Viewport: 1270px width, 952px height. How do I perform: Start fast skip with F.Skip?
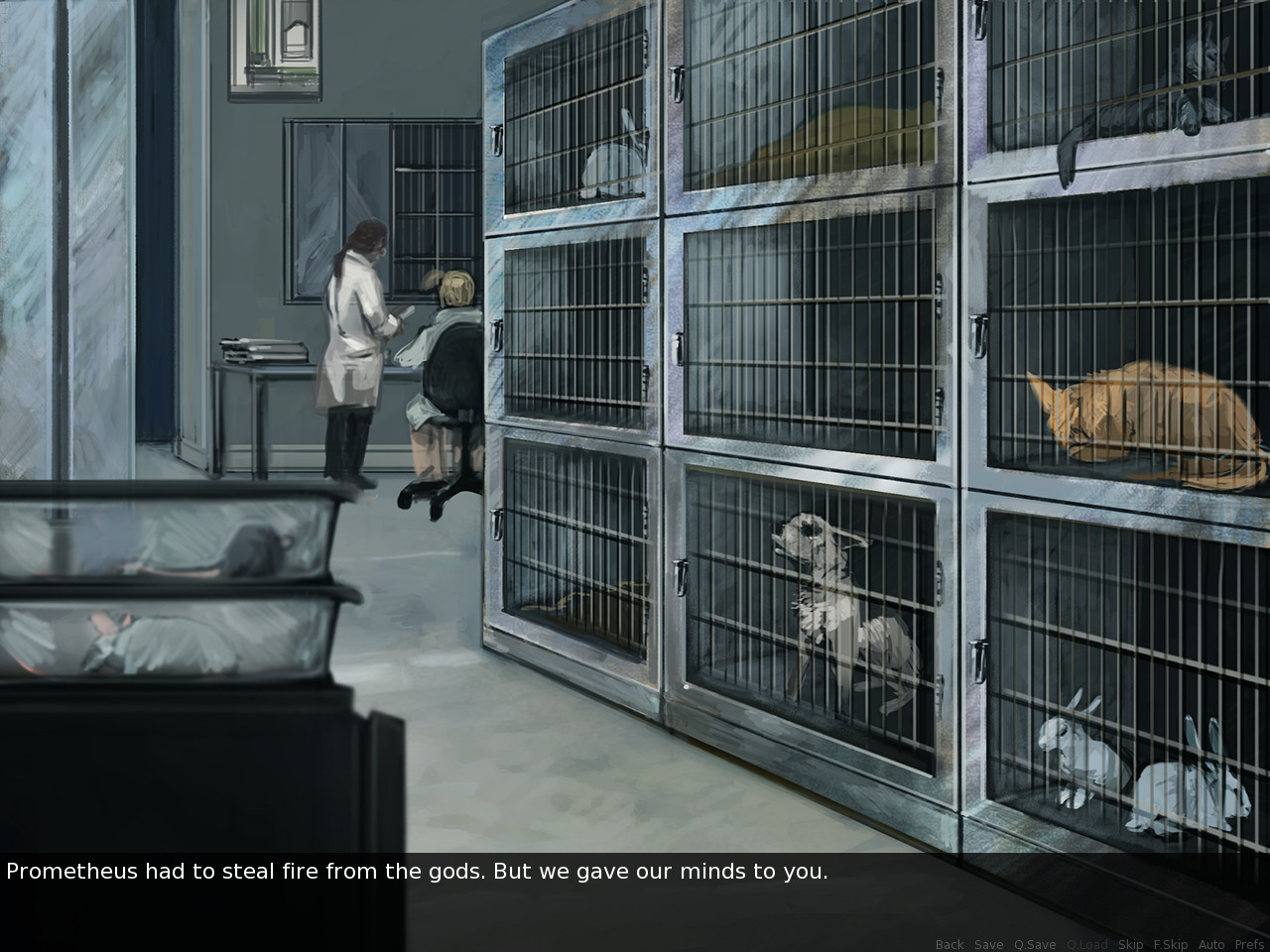coord(1170,944)
